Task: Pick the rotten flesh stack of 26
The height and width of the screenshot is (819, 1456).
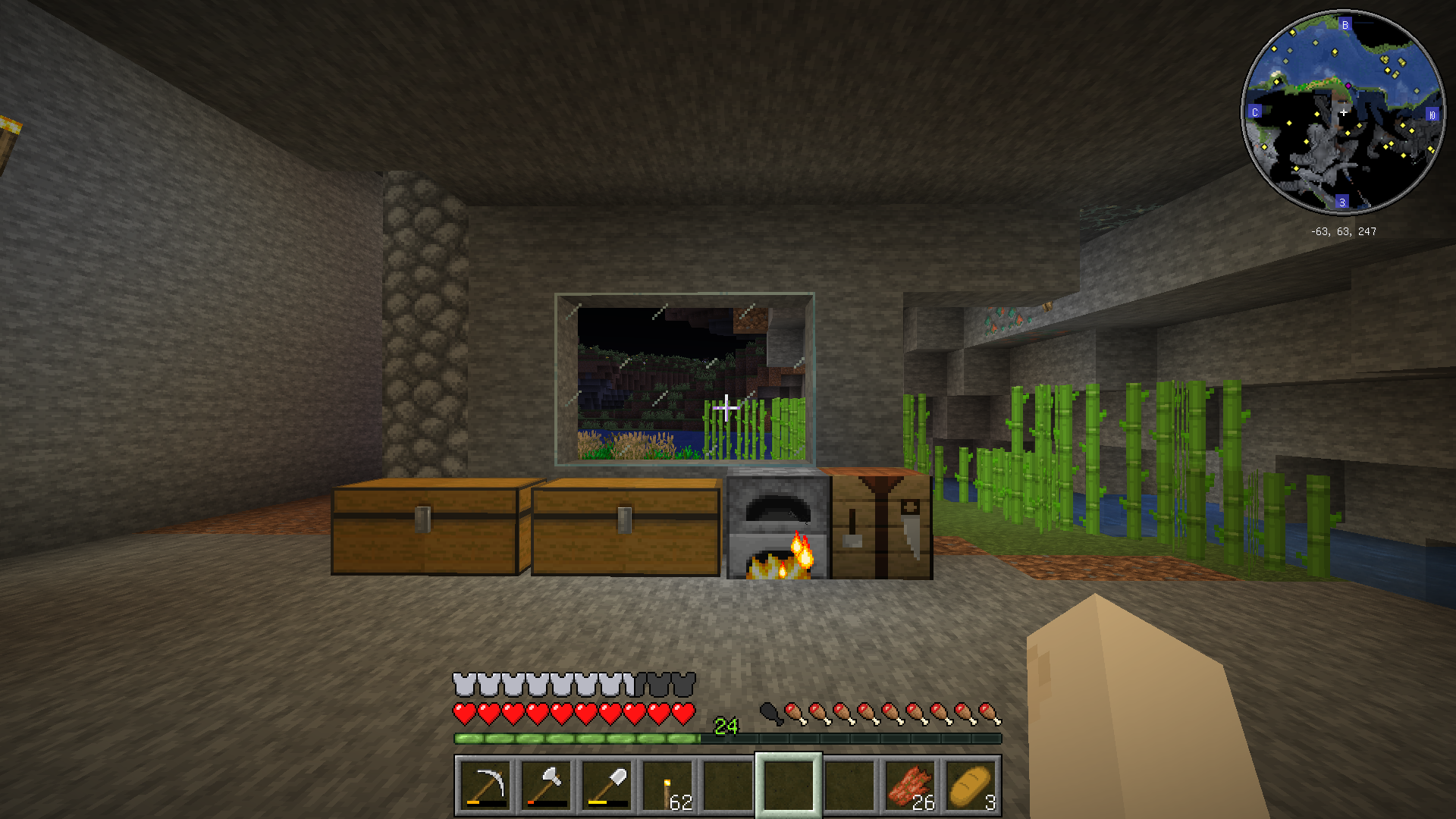Action: [910, 786]
